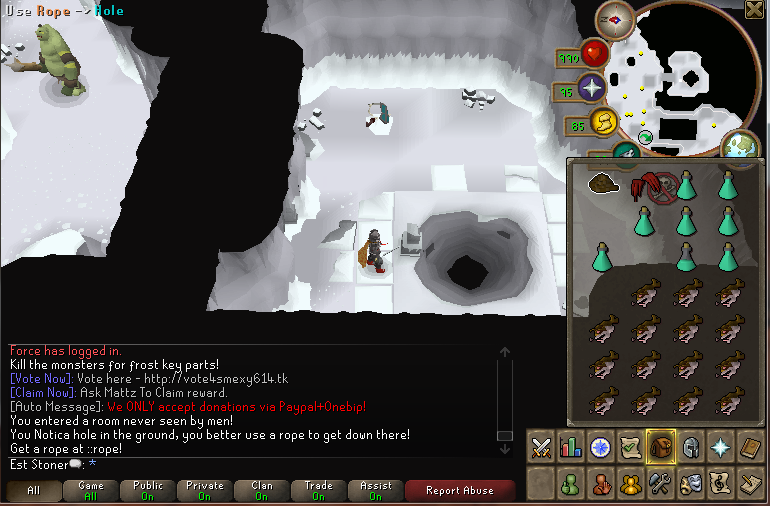Switch to the Prayer star tab

[721, 447]
